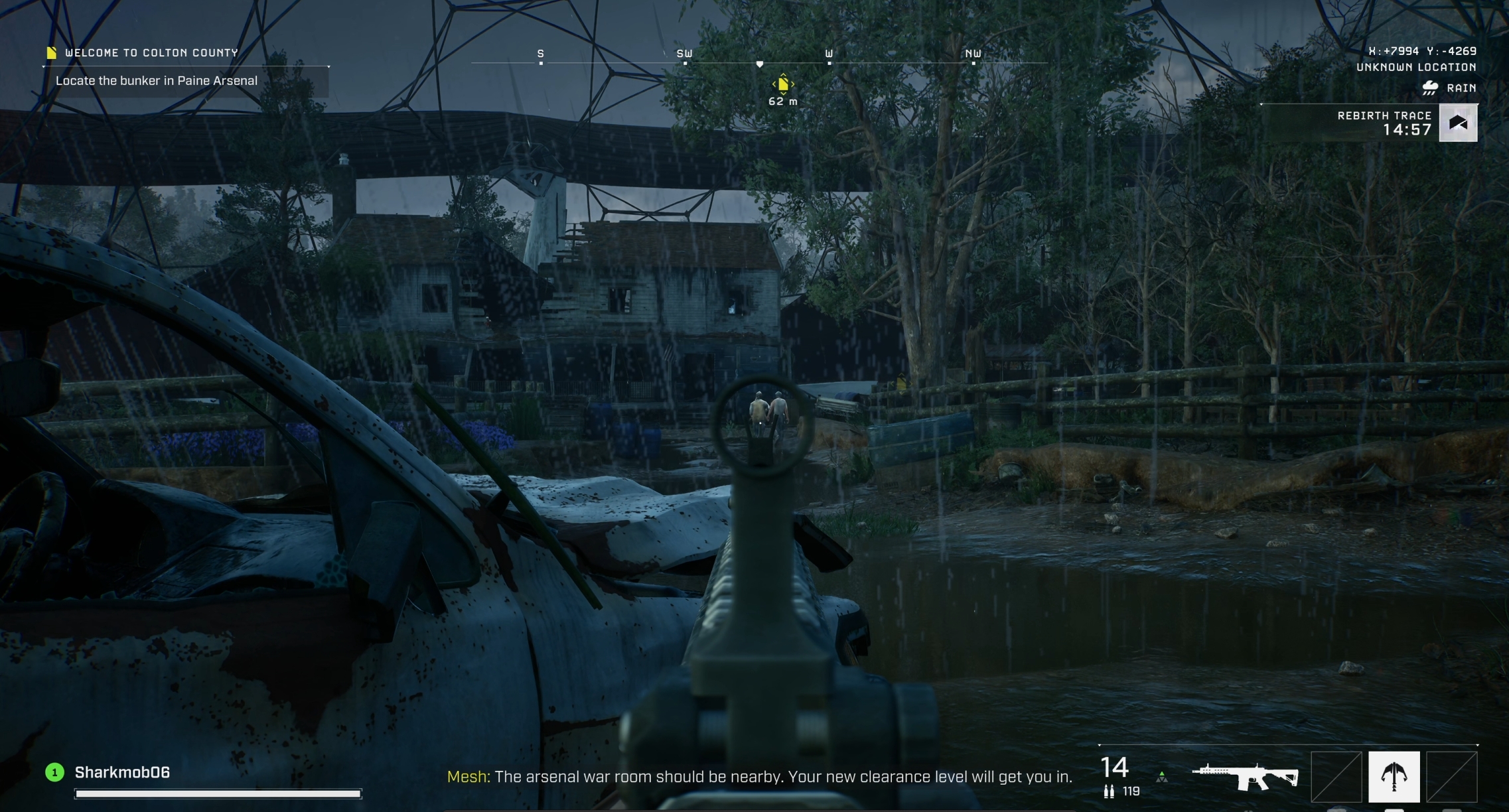Image resolution: width=1509 pixels, height=812 pixels.
Task: Click the rain weather icon
Action: click(x=1430, y=88)
